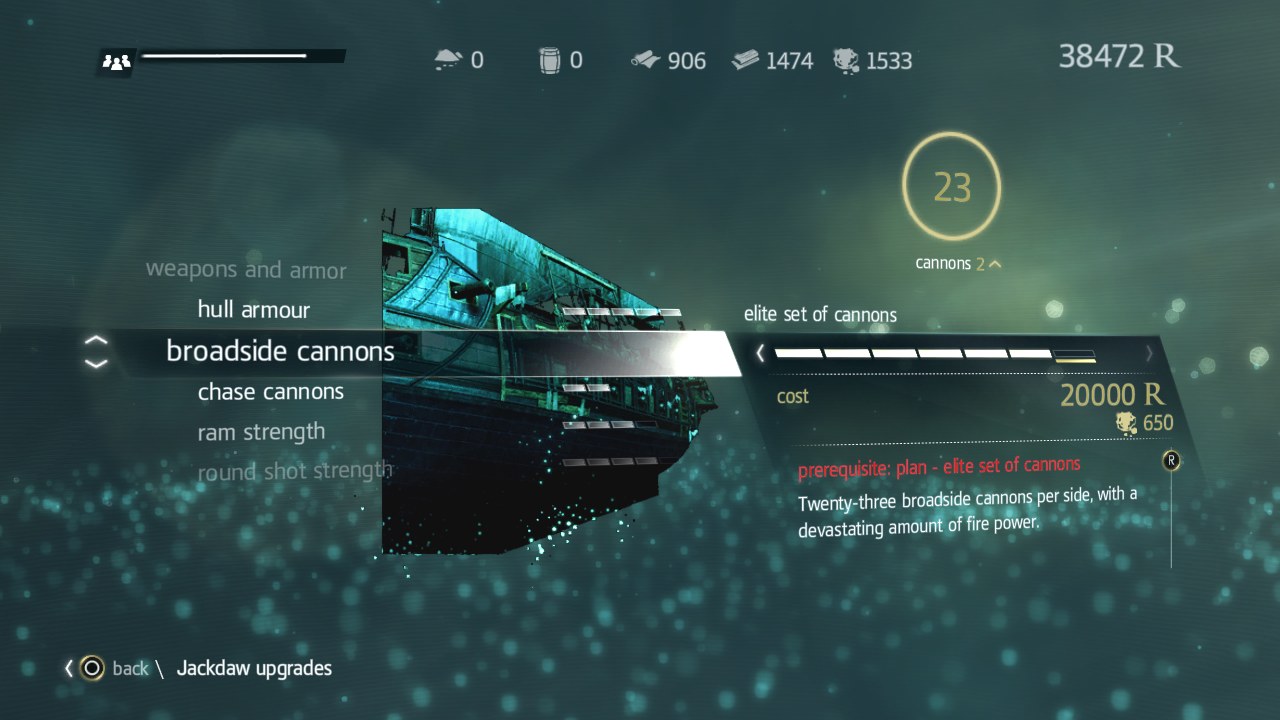Screen dimensions: 1280x720
Task: Click the cloth resource counter icon
Action: pos(645,59)
